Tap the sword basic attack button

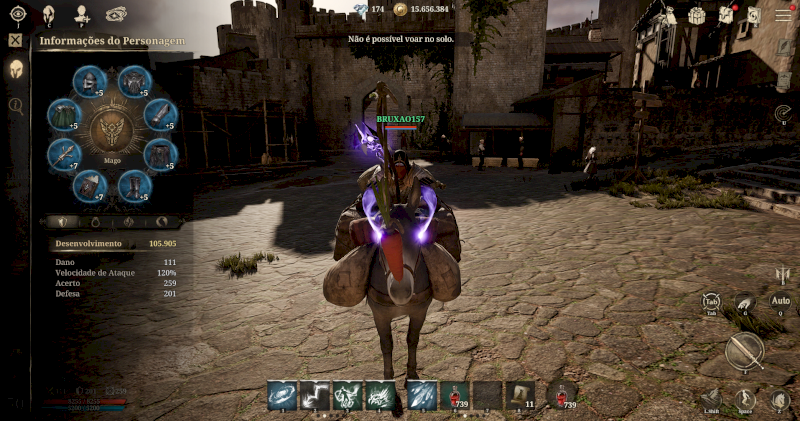point(744,351)
